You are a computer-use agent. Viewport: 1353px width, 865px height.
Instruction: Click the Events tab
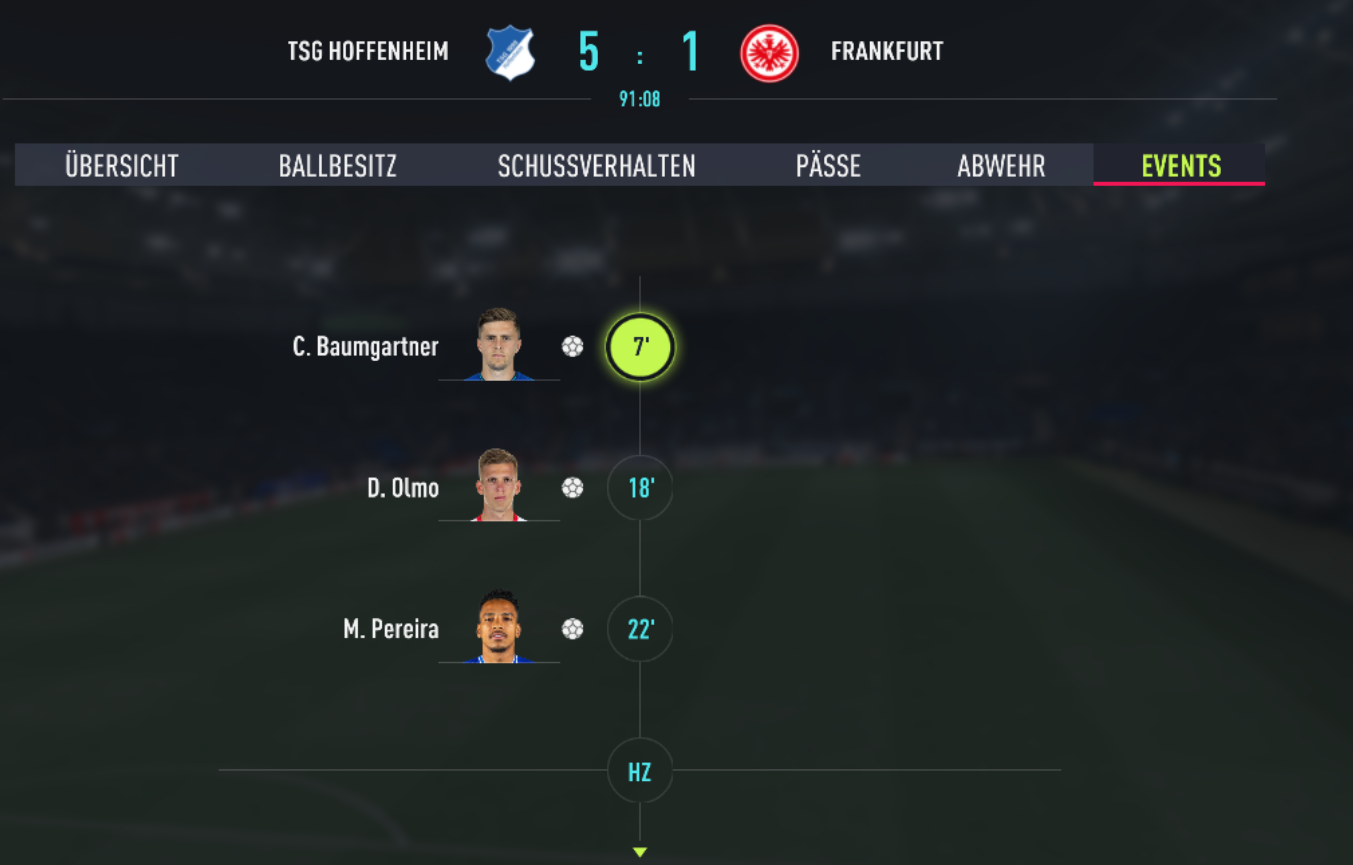[1181, 165]
